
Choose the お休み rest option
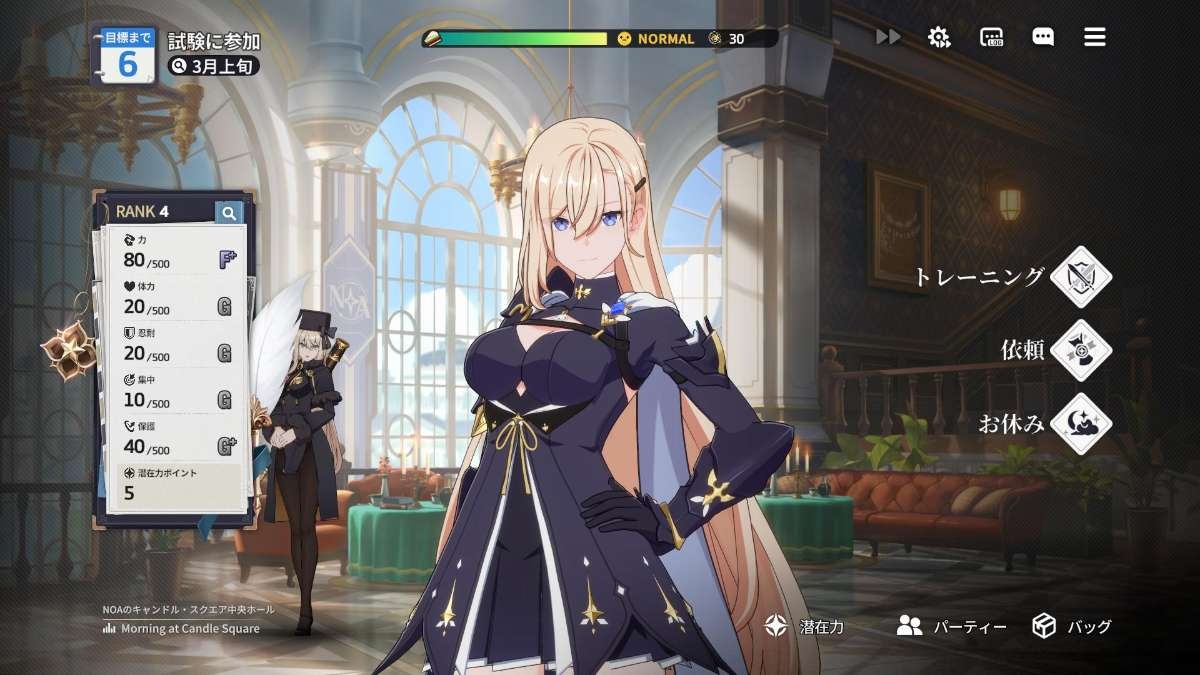pyautogui.click(x=1080, y=423)
